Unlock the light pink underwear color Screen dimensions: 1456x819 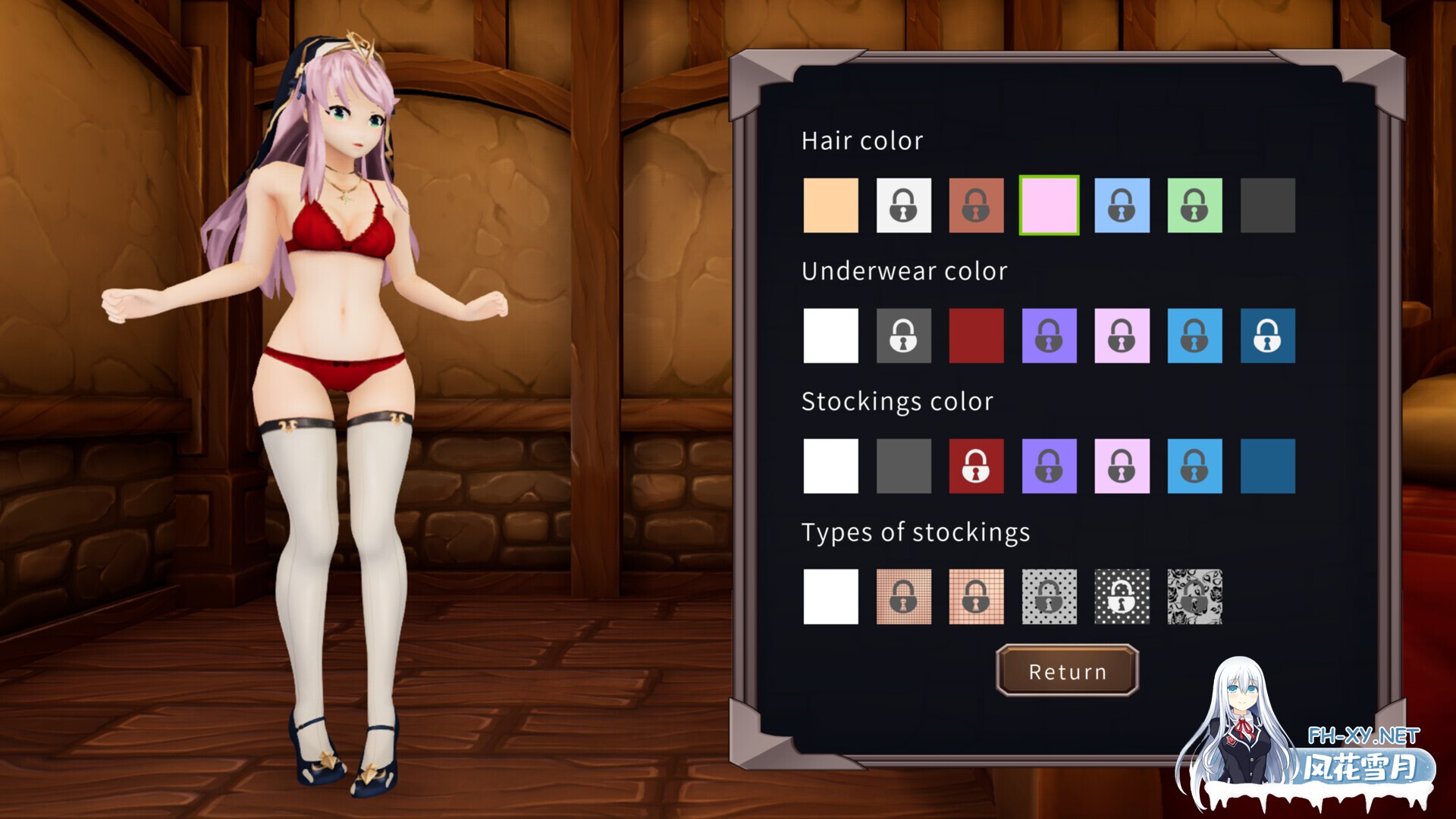pyautogui.click(x=1122, y=336)
